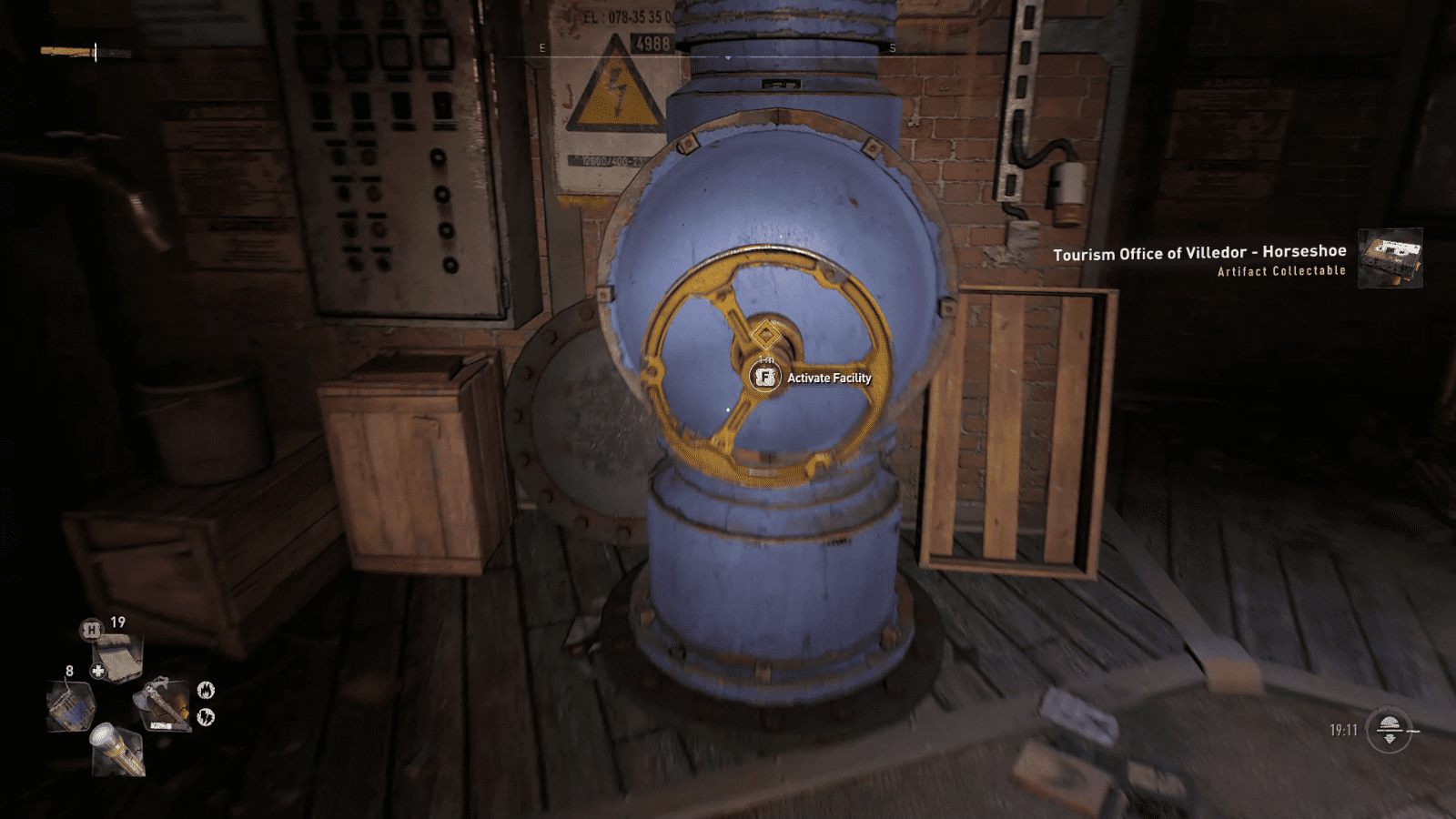The height and width of the screenshot is (819, 1456).
Task: Select the blueprint item showing count 19
Action: (117, 657)
